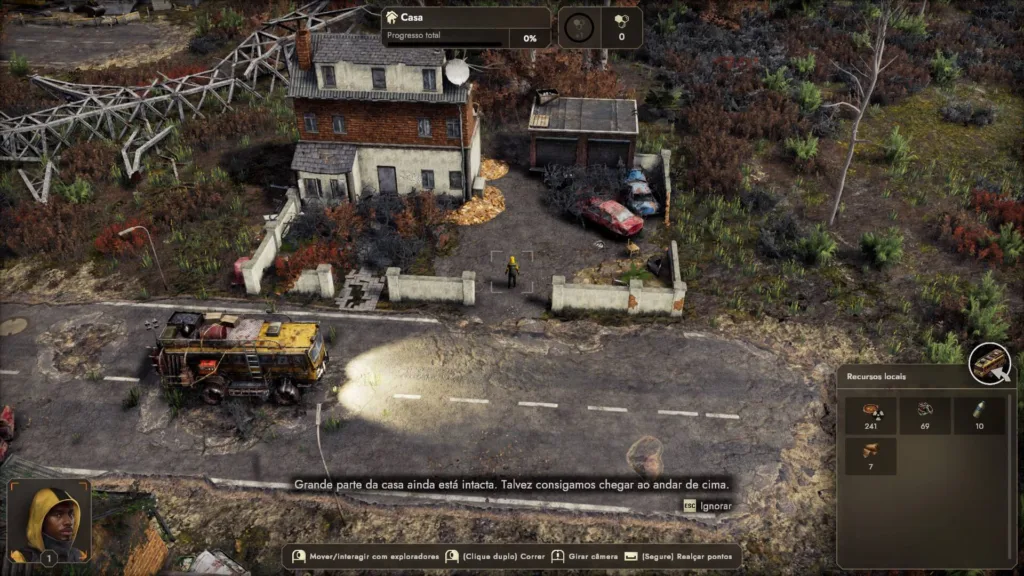
Task: Click the return-to-bus icon
Action: [990, 363]
